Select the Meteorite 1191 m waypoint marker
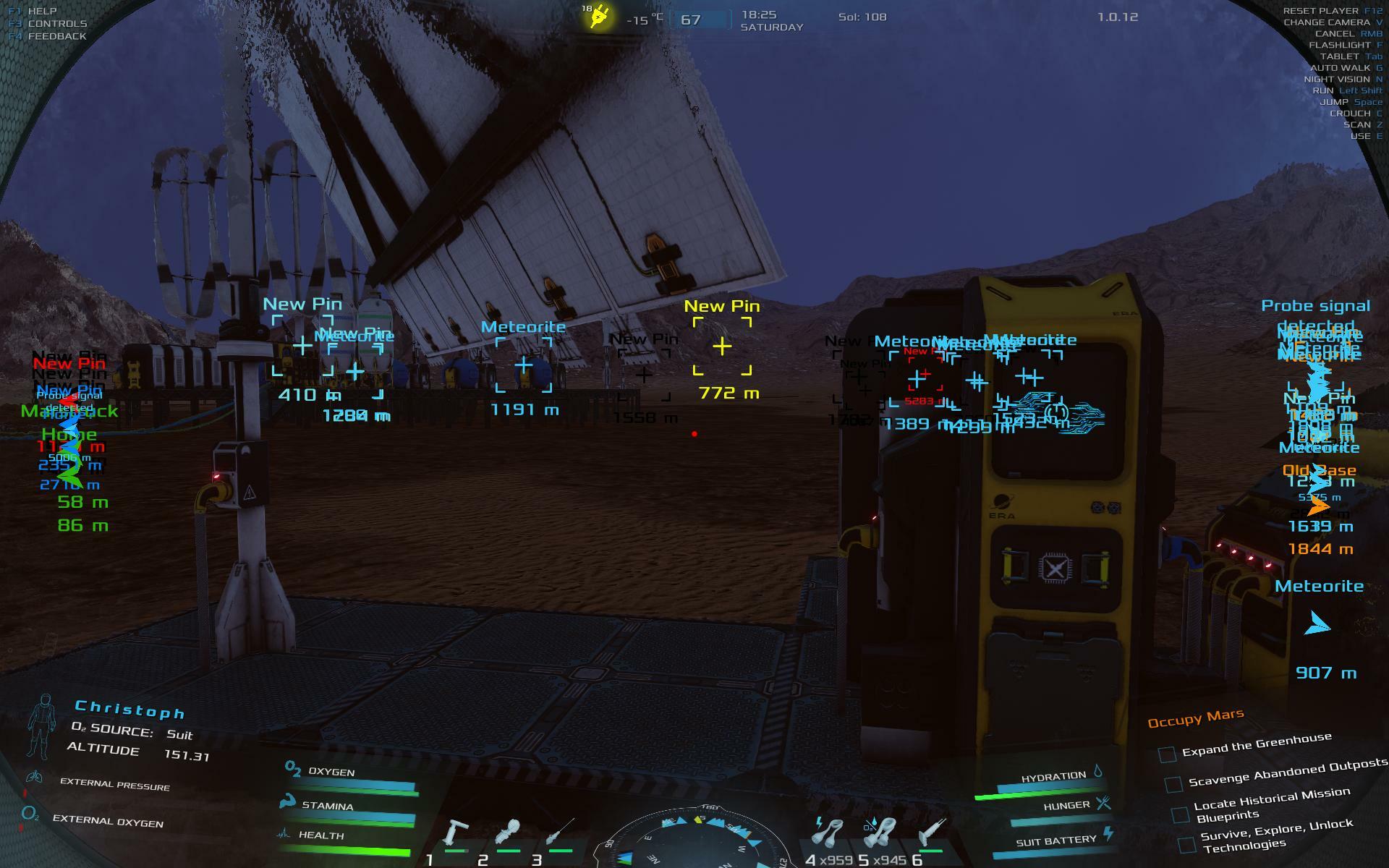Screen dimensions: 1389x868 tap(524, 365)
